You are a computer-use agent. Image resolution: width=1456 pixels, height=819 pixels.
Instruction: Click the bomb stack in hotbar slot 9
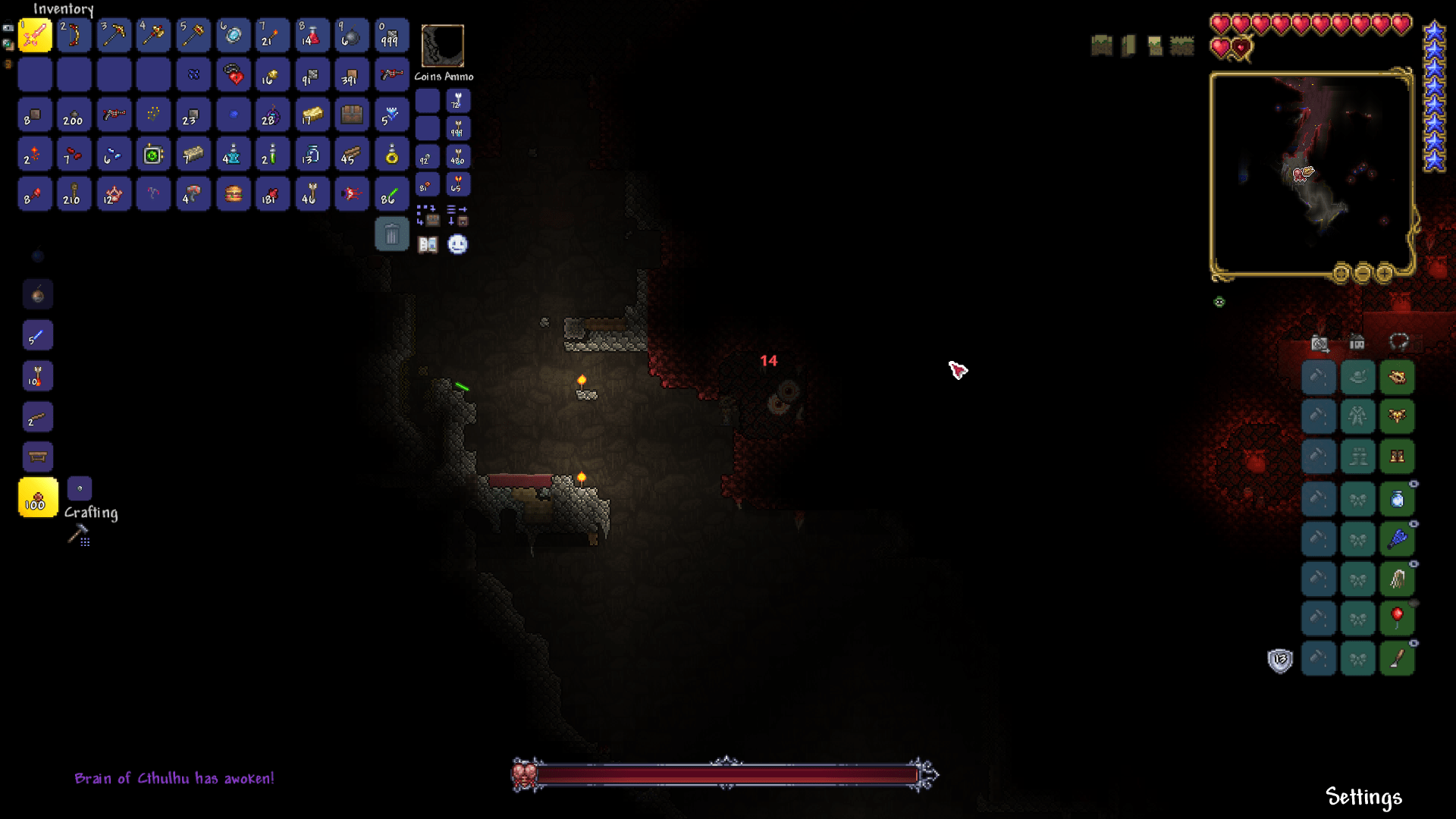351,36
